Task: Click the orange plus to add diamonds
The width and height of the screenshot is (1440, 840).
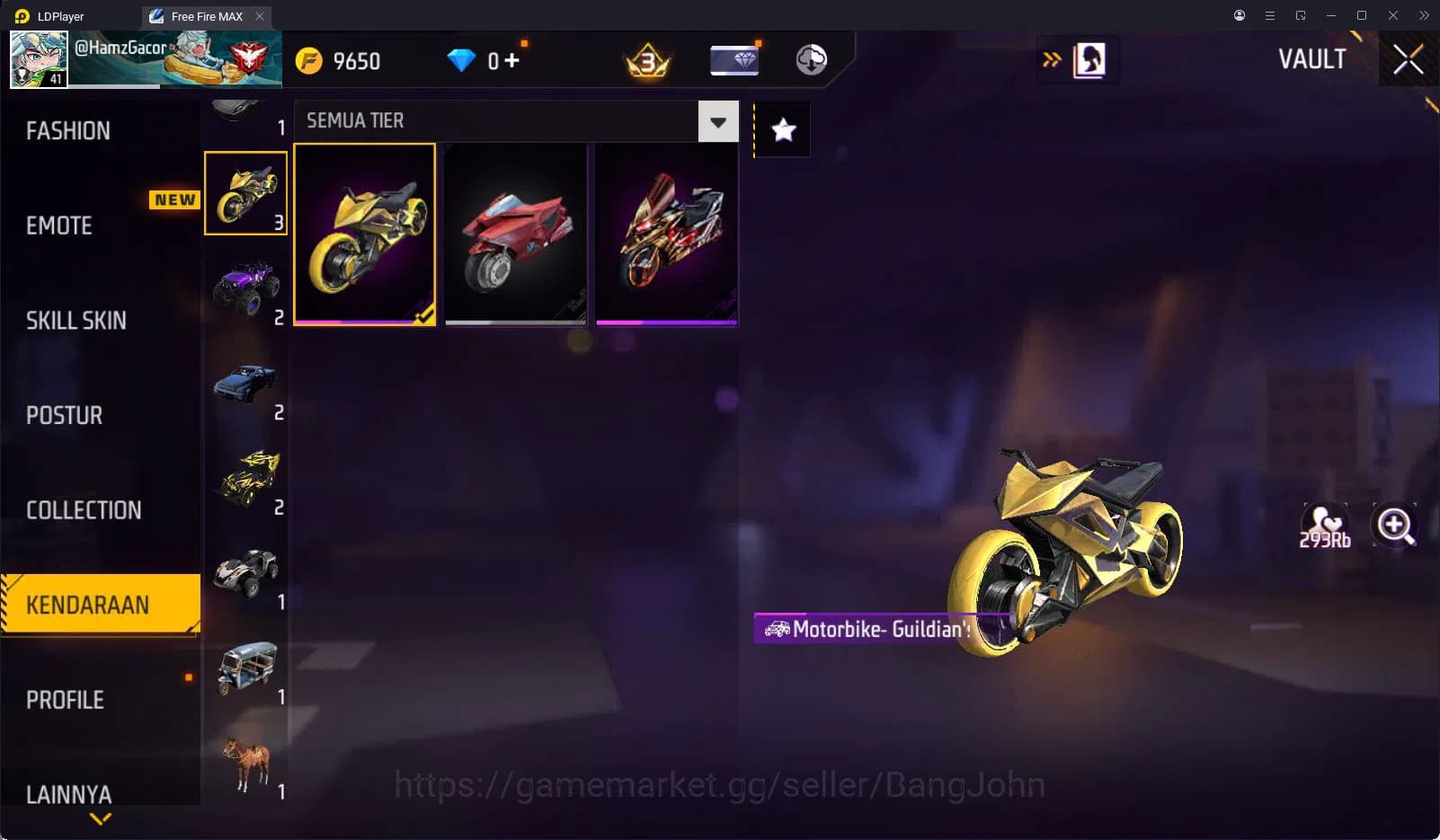Action: point(516,56)
